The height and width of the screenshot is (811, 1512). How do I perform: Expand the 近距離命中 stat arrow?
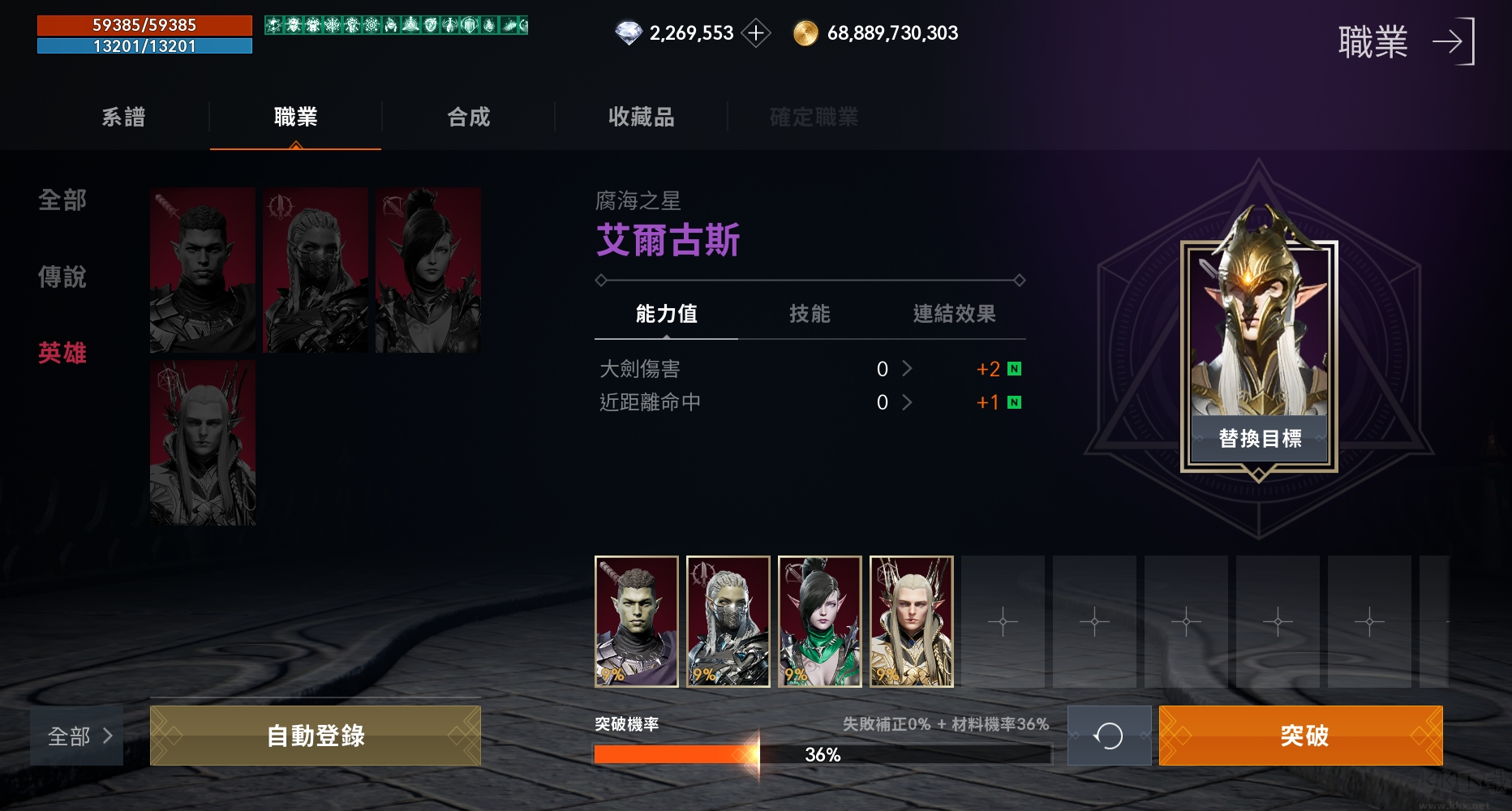click(x=908, y=402)
